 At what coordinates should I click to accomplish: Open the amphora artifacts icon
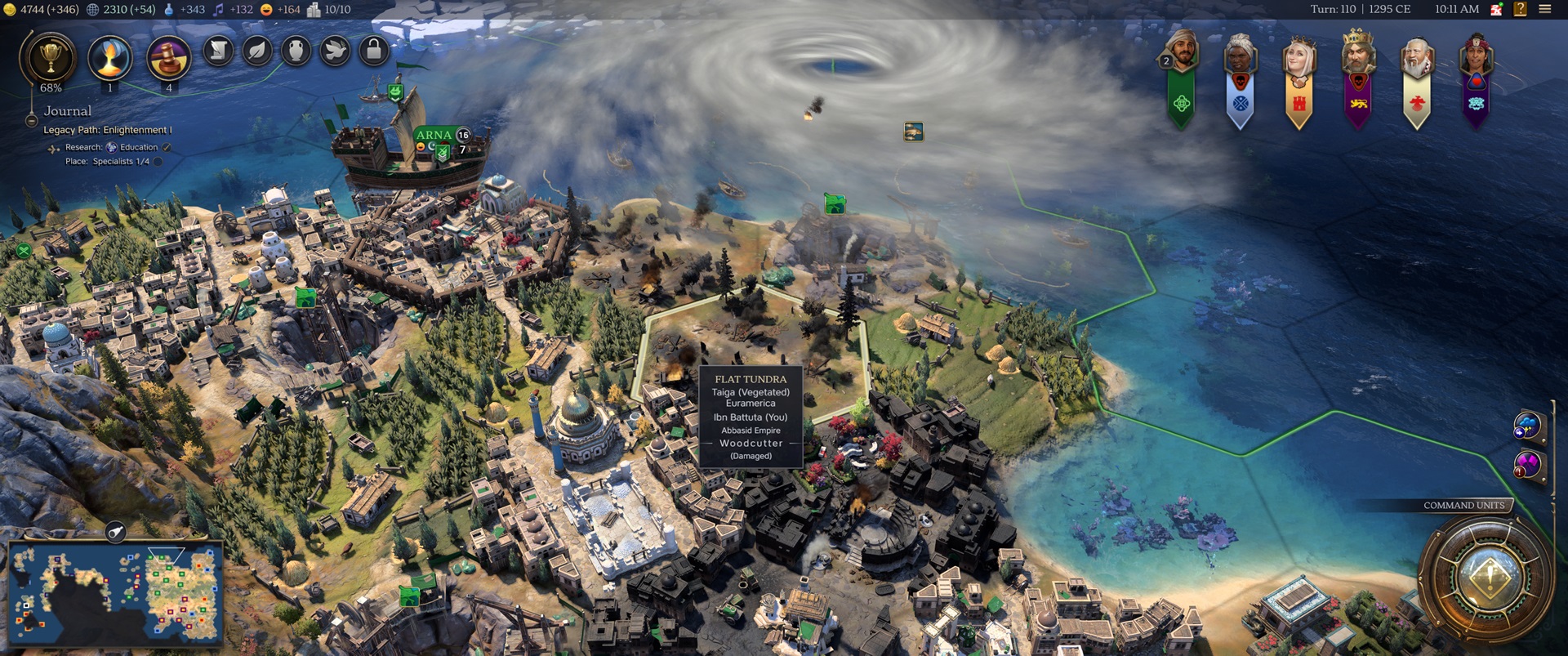296,51
